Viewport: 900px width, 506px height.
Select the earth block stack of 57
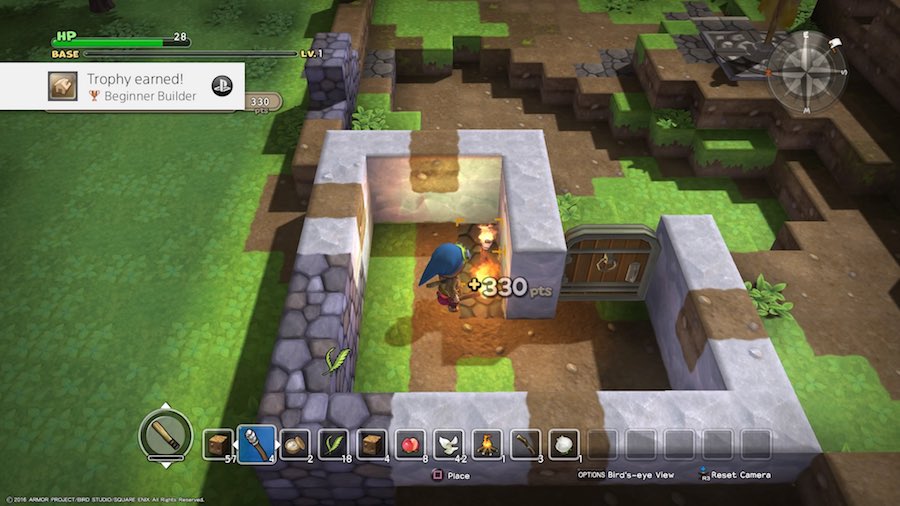pos(218,444)
